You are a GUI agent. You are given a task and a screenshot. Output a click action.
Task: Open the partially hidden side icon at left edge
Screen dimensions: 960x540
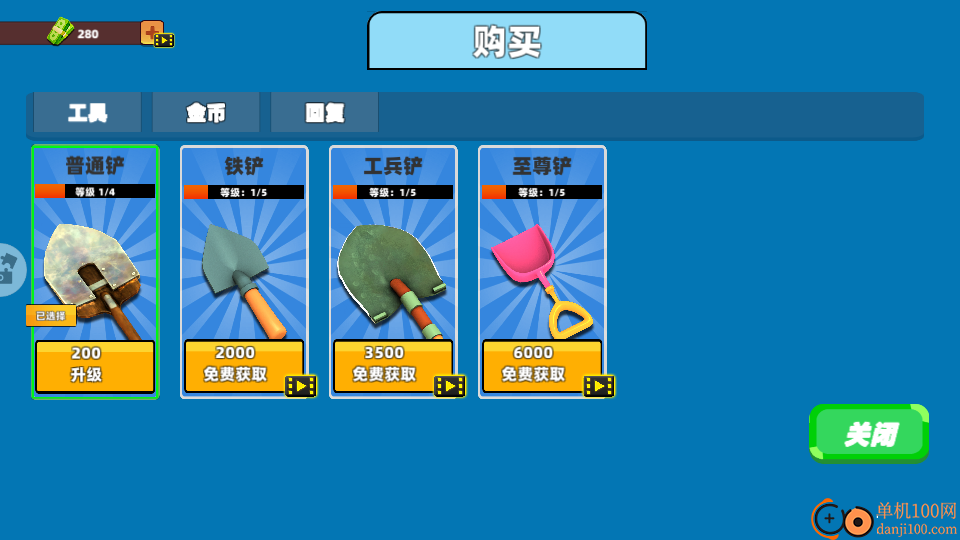(x=10, y=269)
